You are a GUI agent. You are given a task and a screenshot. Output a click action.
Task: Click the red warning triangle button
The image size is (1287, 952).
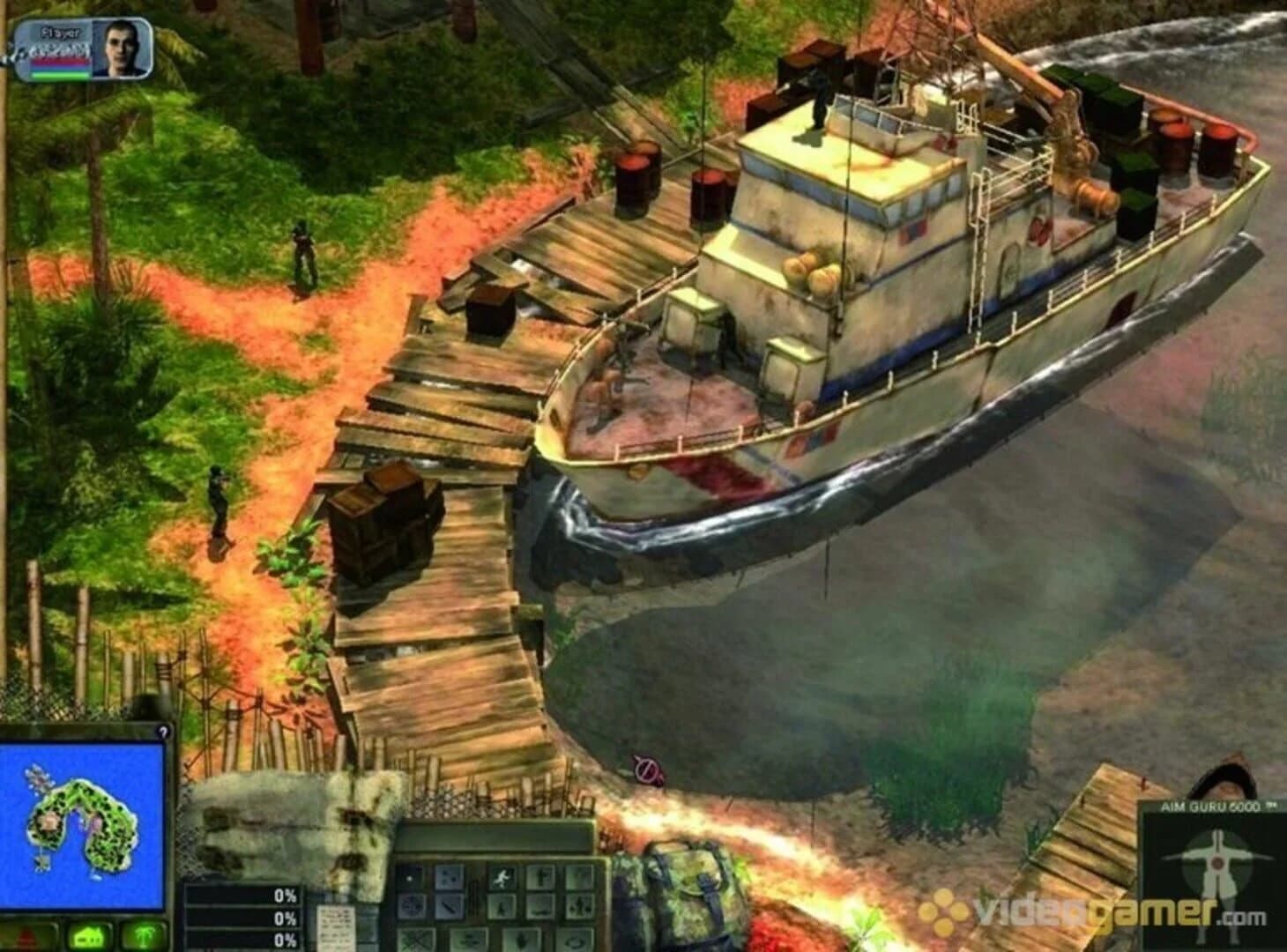[x=25, y=938]
